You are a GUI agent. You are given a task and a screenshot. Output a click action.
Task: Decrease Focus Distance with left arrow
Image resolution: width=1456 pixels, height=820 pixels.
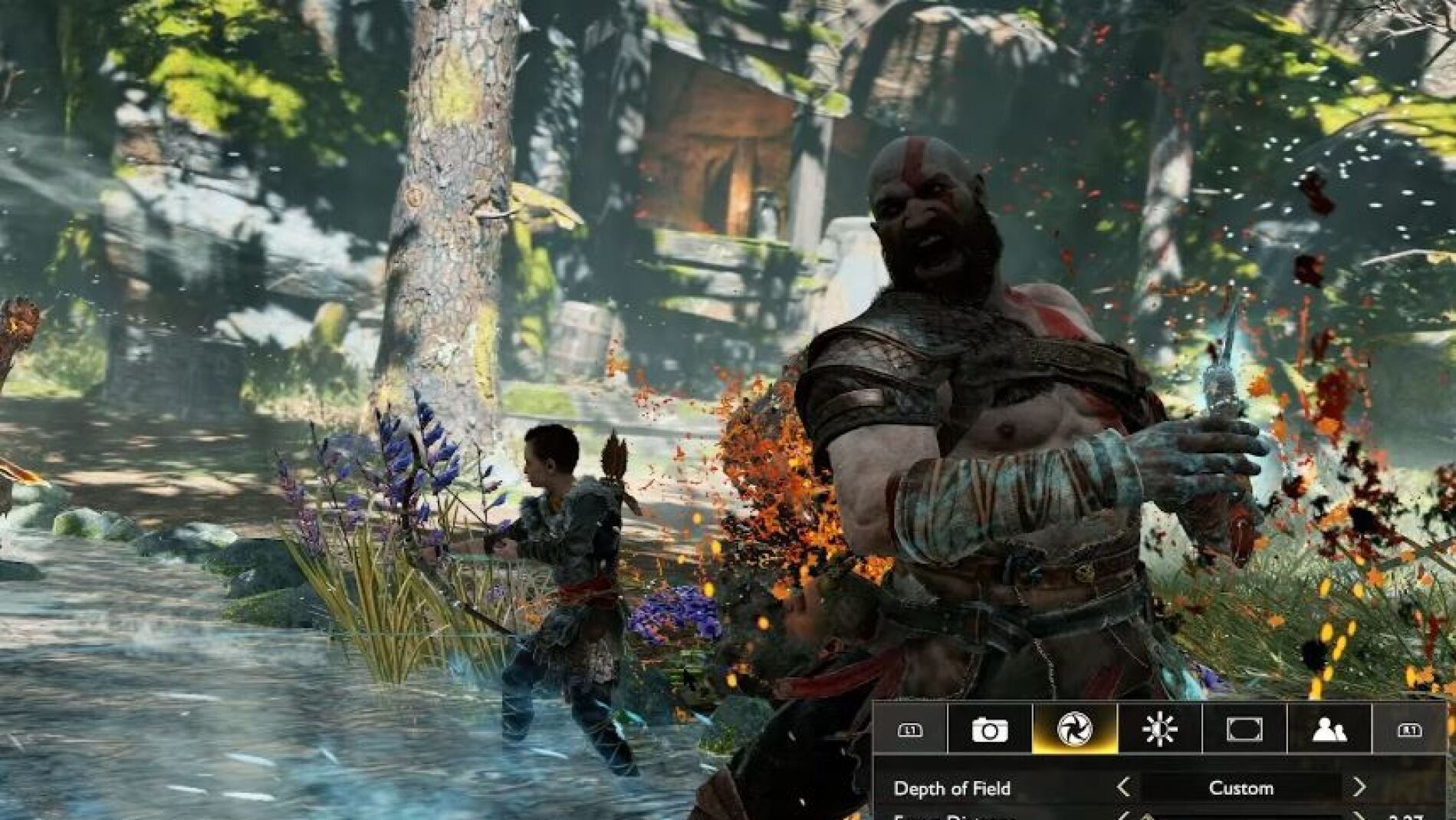(x=1126, y=817)
